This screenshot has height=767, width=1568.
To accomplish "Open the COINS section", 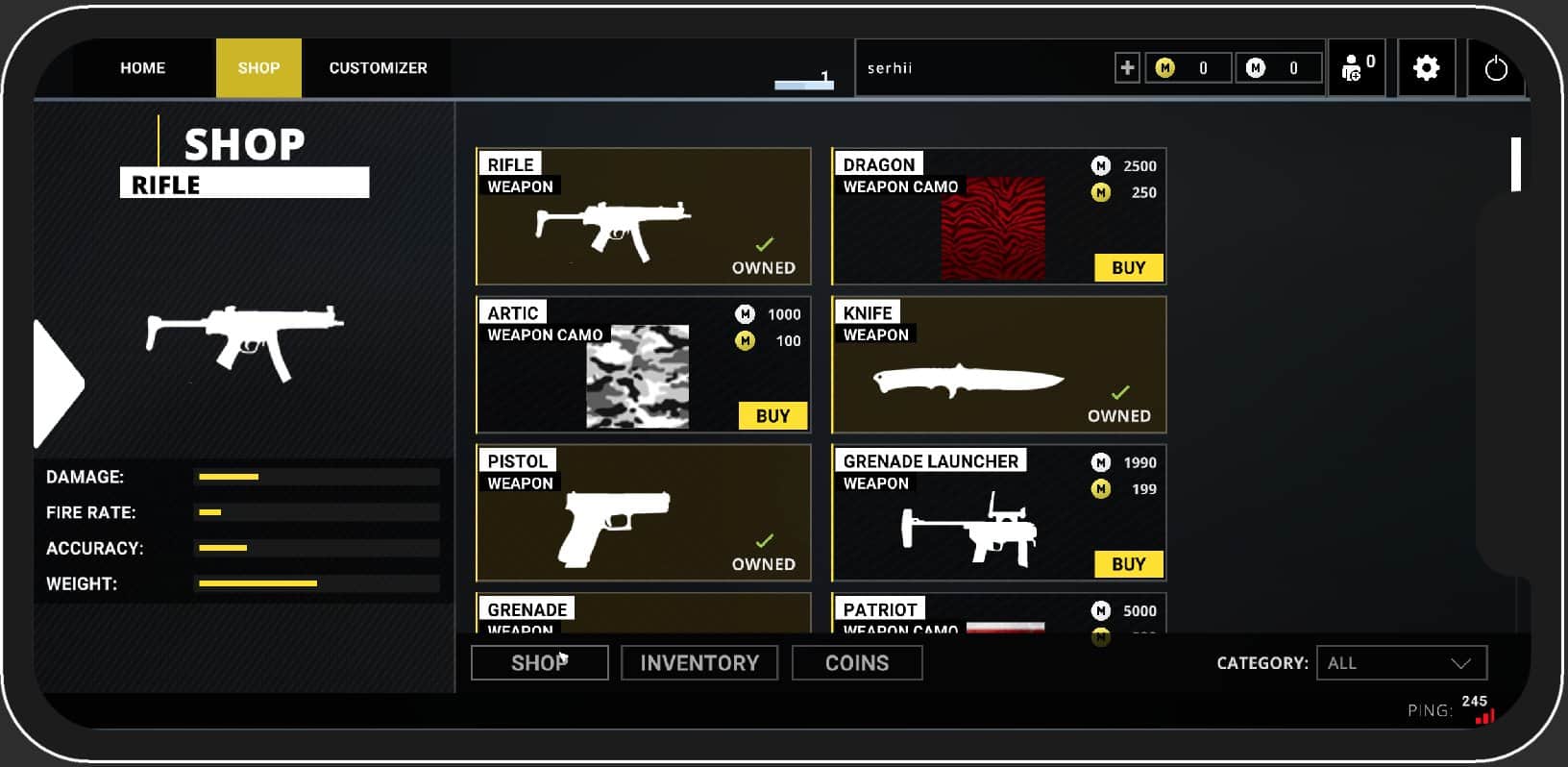I will (x=856, y=663).
